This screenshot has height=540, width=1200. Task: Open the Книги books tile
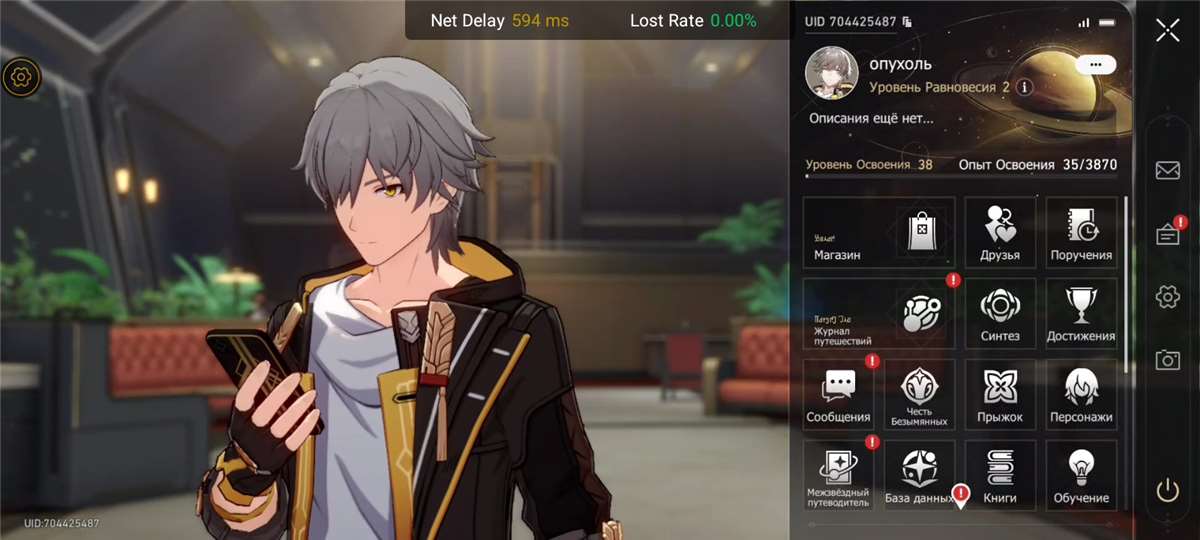click(999, 476)
